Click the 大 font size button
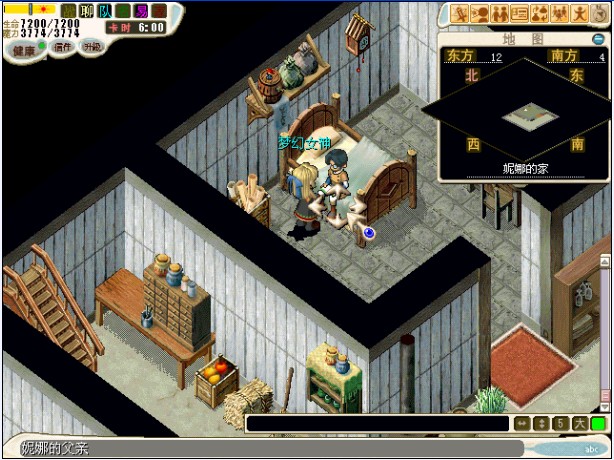 [x=579, y=424]
